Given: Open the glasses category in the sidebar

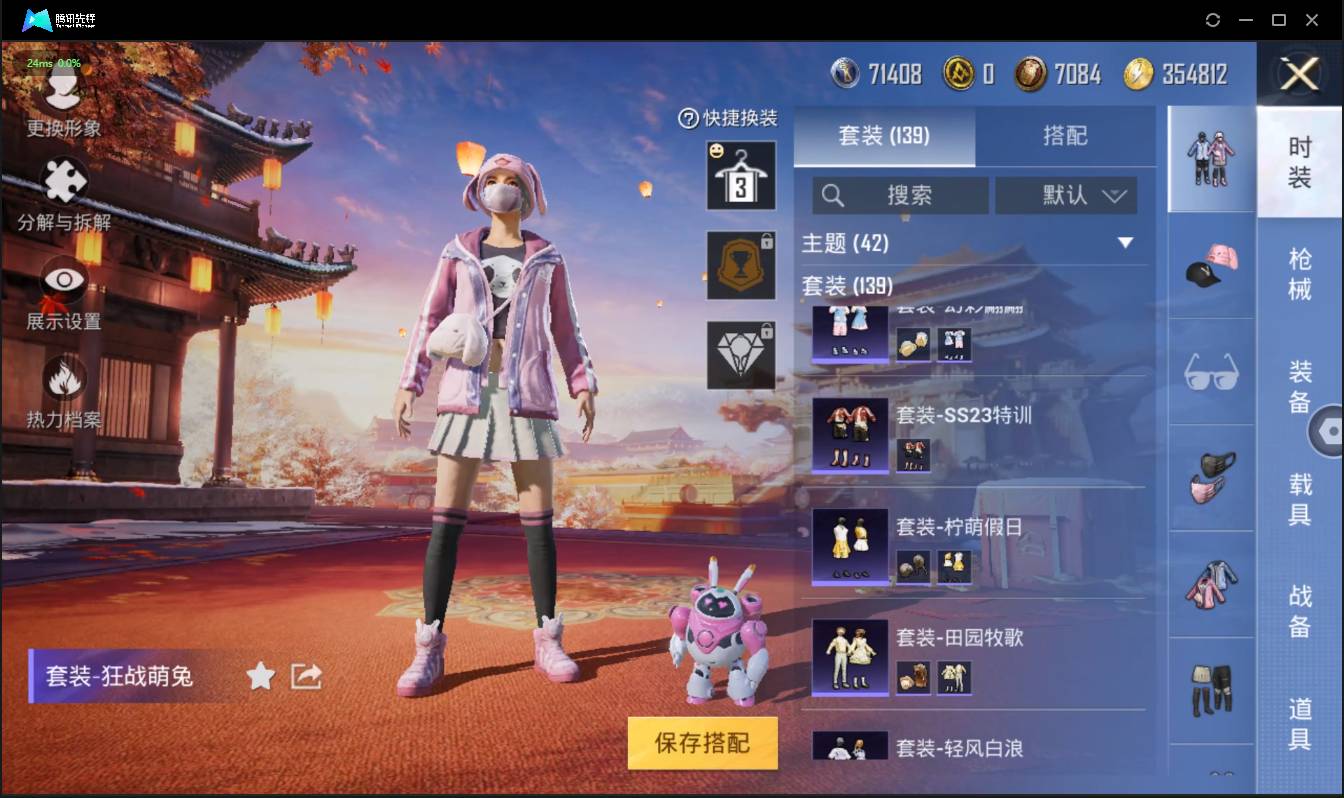Looking at the screenshot, I should pos(1211,372).
